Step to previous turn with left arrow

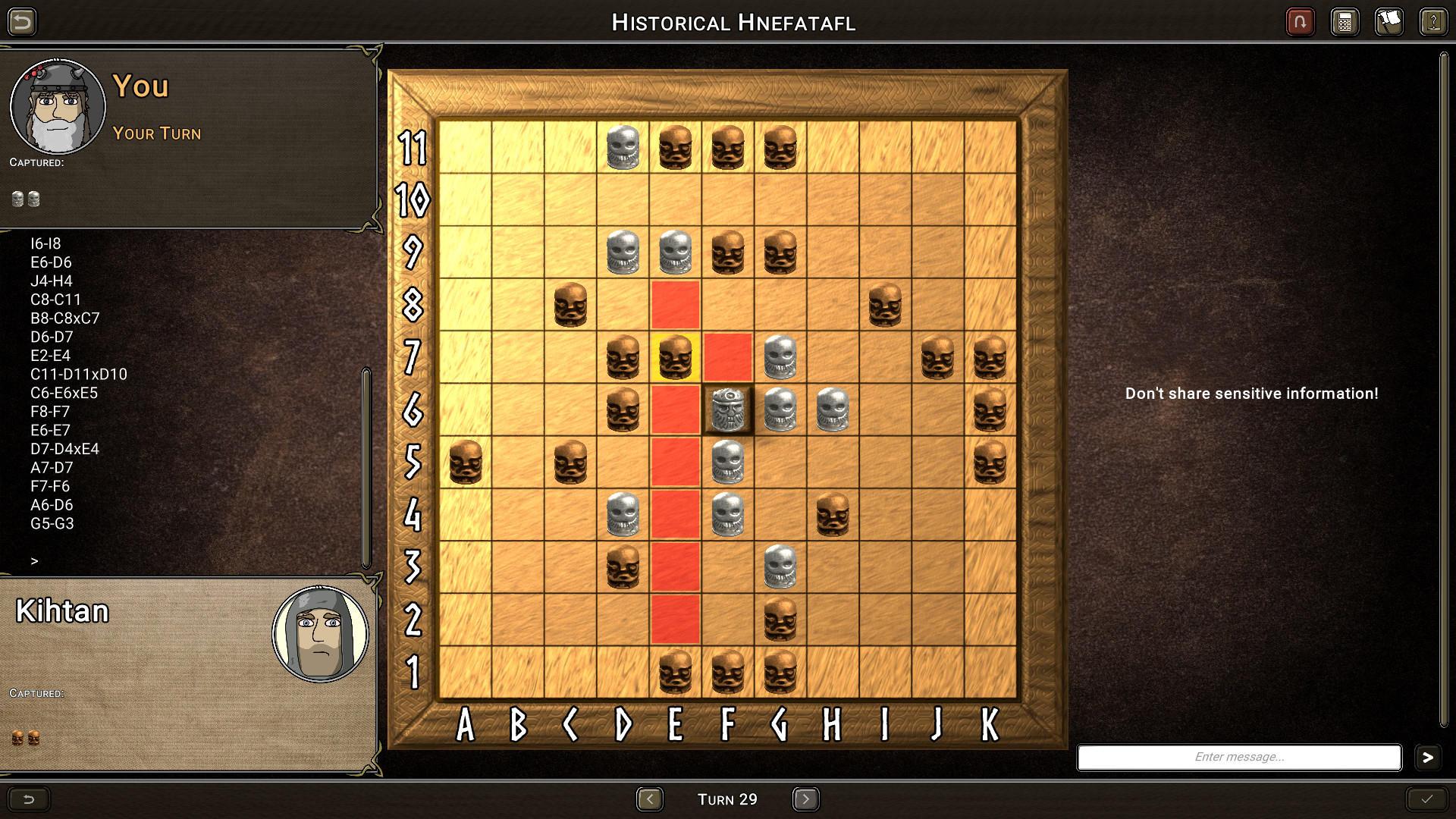651,799
